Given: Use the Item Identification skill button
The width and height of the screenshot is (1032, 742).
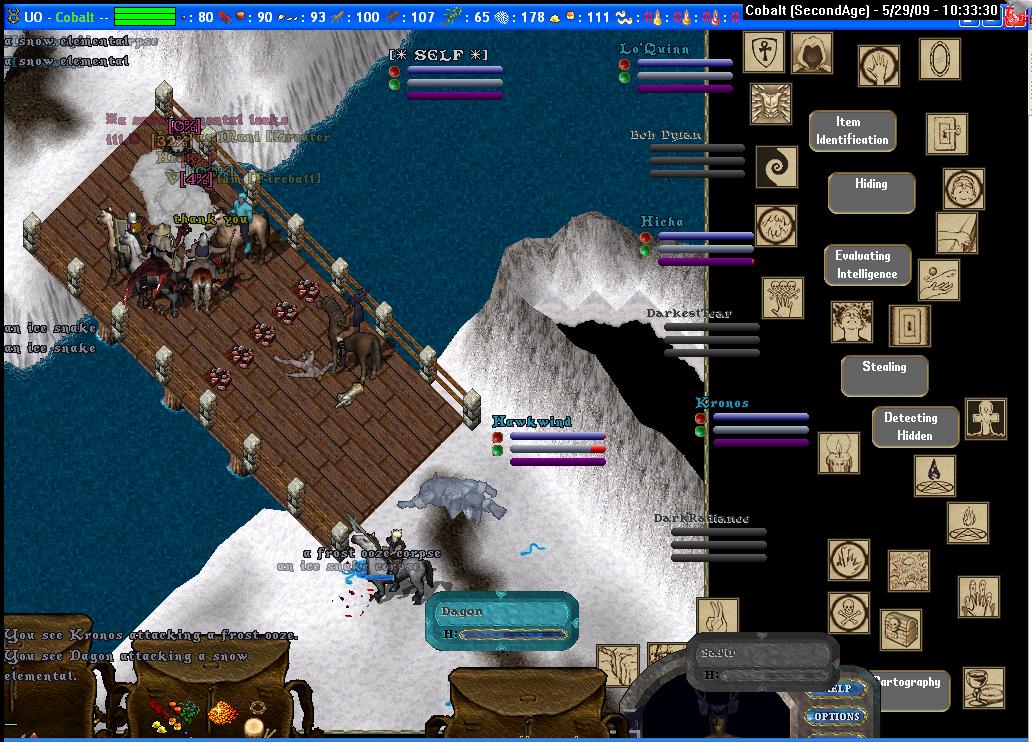Looking at the screenshot, I should pyautogui.click(x=852, y=131).
